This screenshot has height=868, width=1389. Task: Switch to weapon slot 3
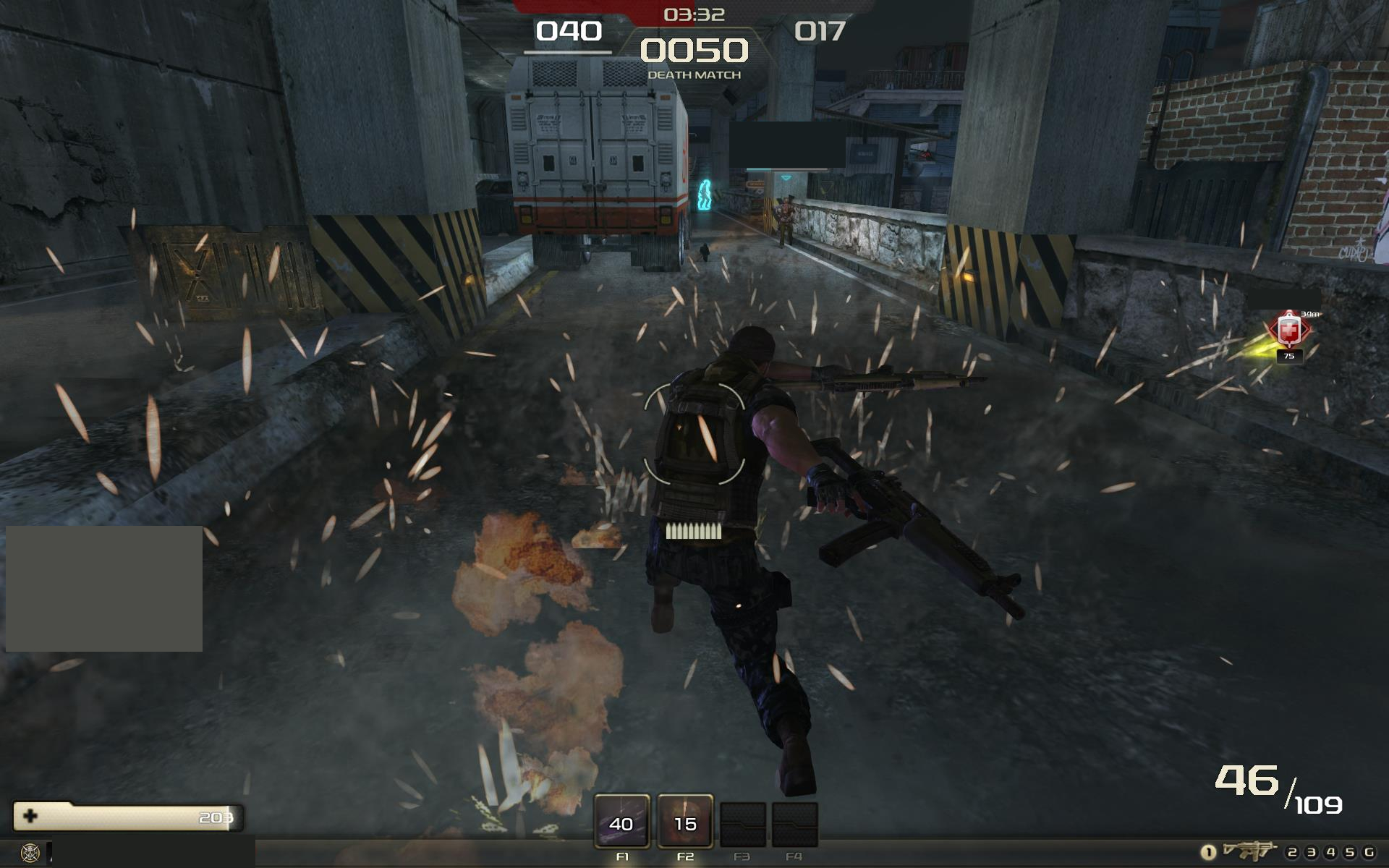click(1311, 852)
